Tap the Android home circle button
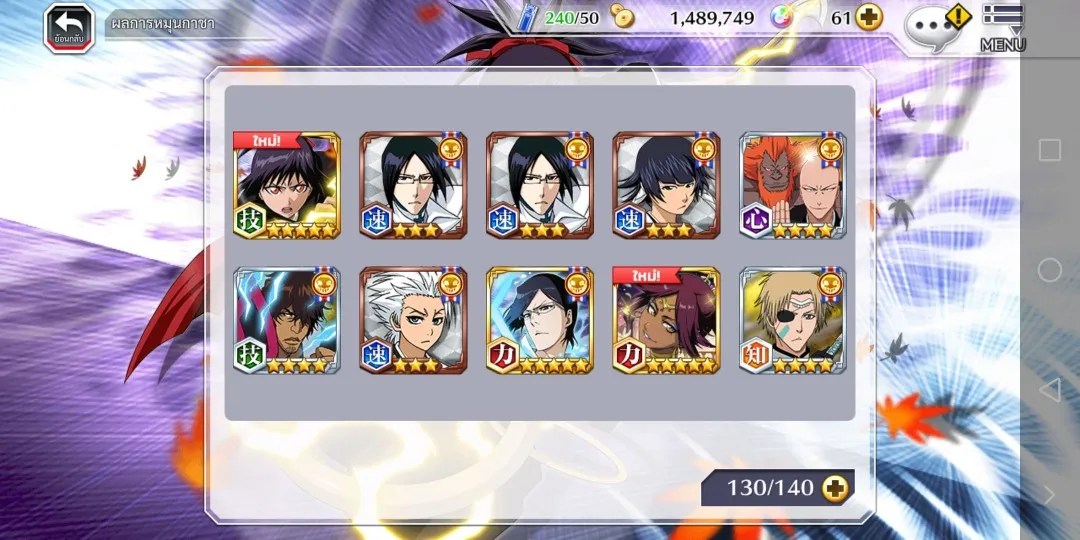1080x540 pixels. point(1049,270)
